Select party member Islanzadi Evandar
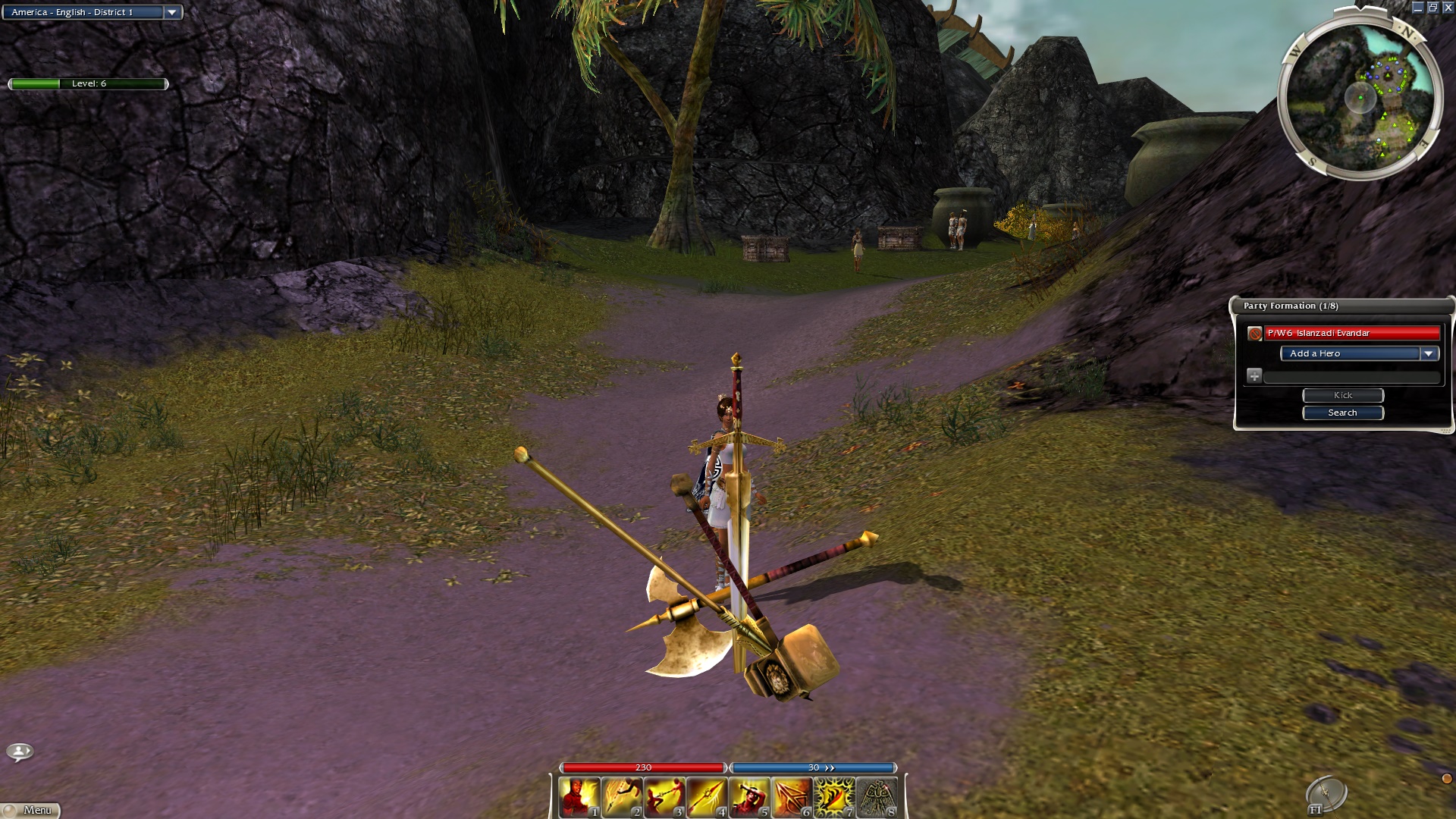Viewport: 1456px width, 819px height. click(1351, 333)
